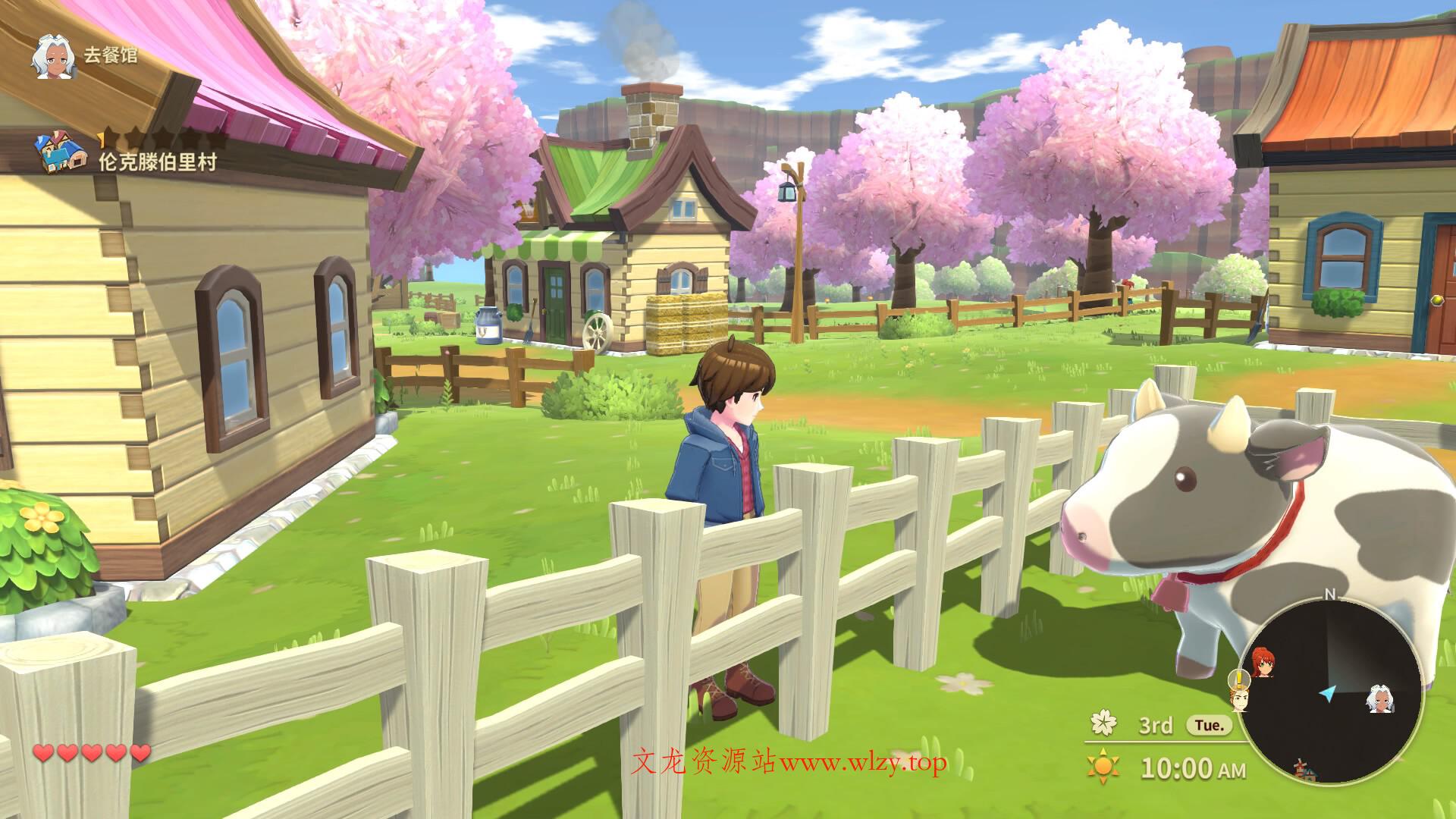The height and width of the screenshot is (819, 1456).
Task: Click the 3rd date text in the HUD
Action: [1156, 726]
